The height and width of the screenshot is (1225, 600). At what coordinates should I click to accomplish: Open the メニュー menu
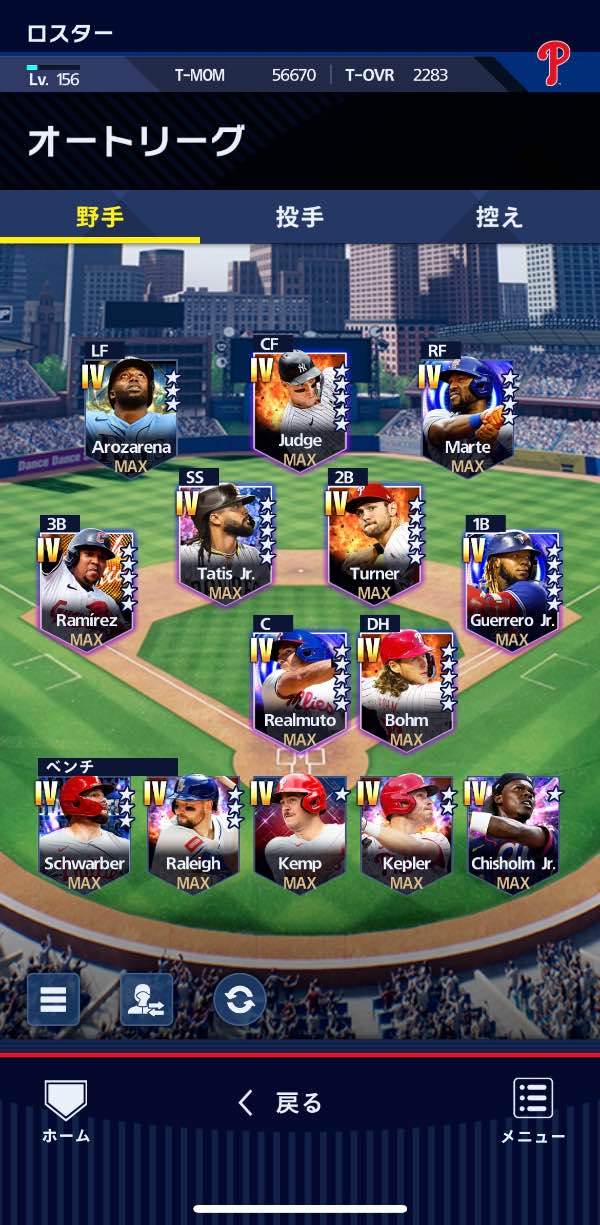(533, 1110)
